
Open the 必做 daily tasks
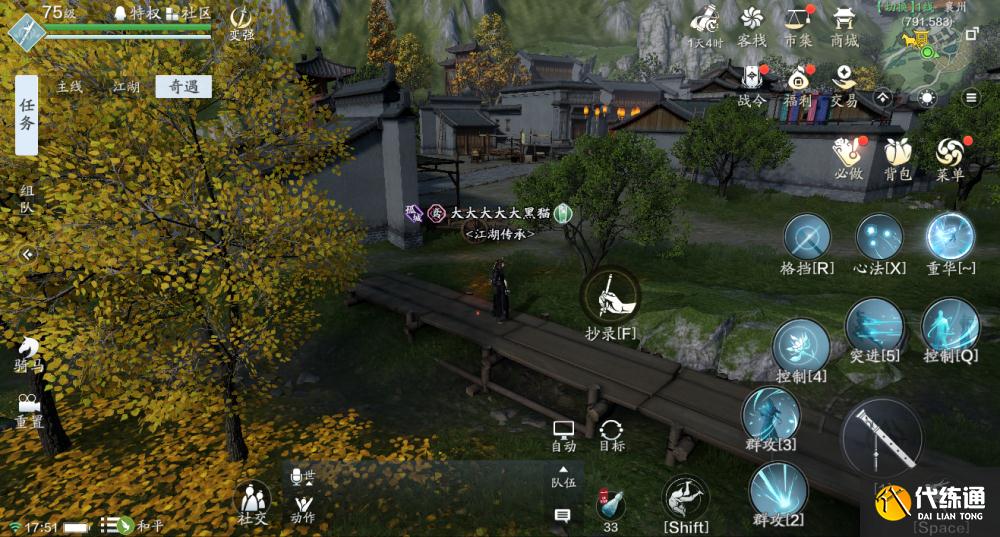click(x=848, y=158)
